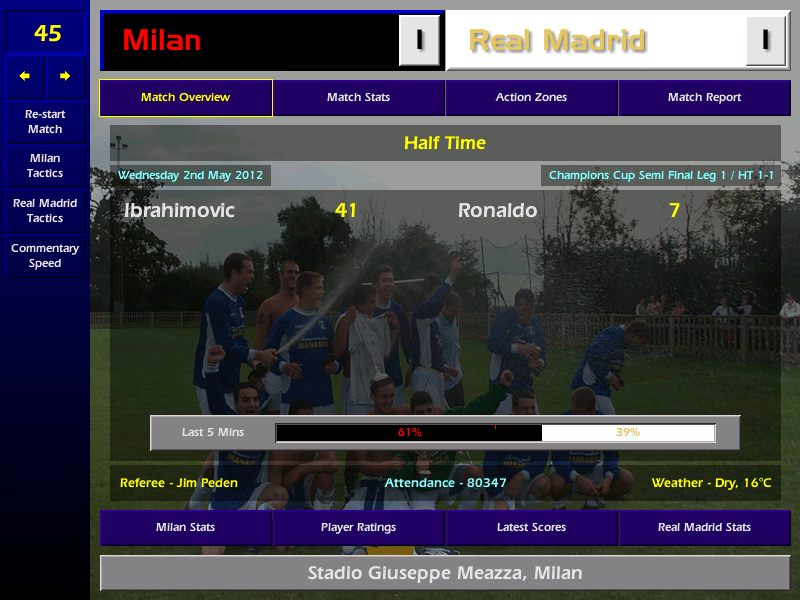The image size is (800, 600).
Task: Select Re-start Match option
Action: (x=45, y=122)
